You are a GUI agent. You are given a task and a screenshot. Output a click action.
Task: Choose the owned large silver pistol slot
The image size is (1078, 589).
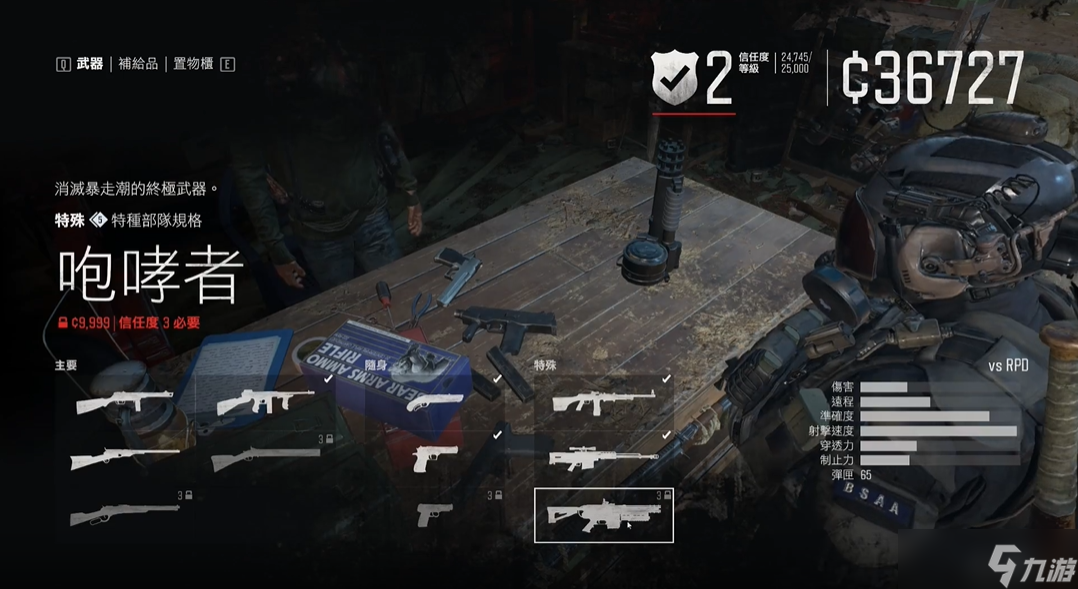coord(436,458)
